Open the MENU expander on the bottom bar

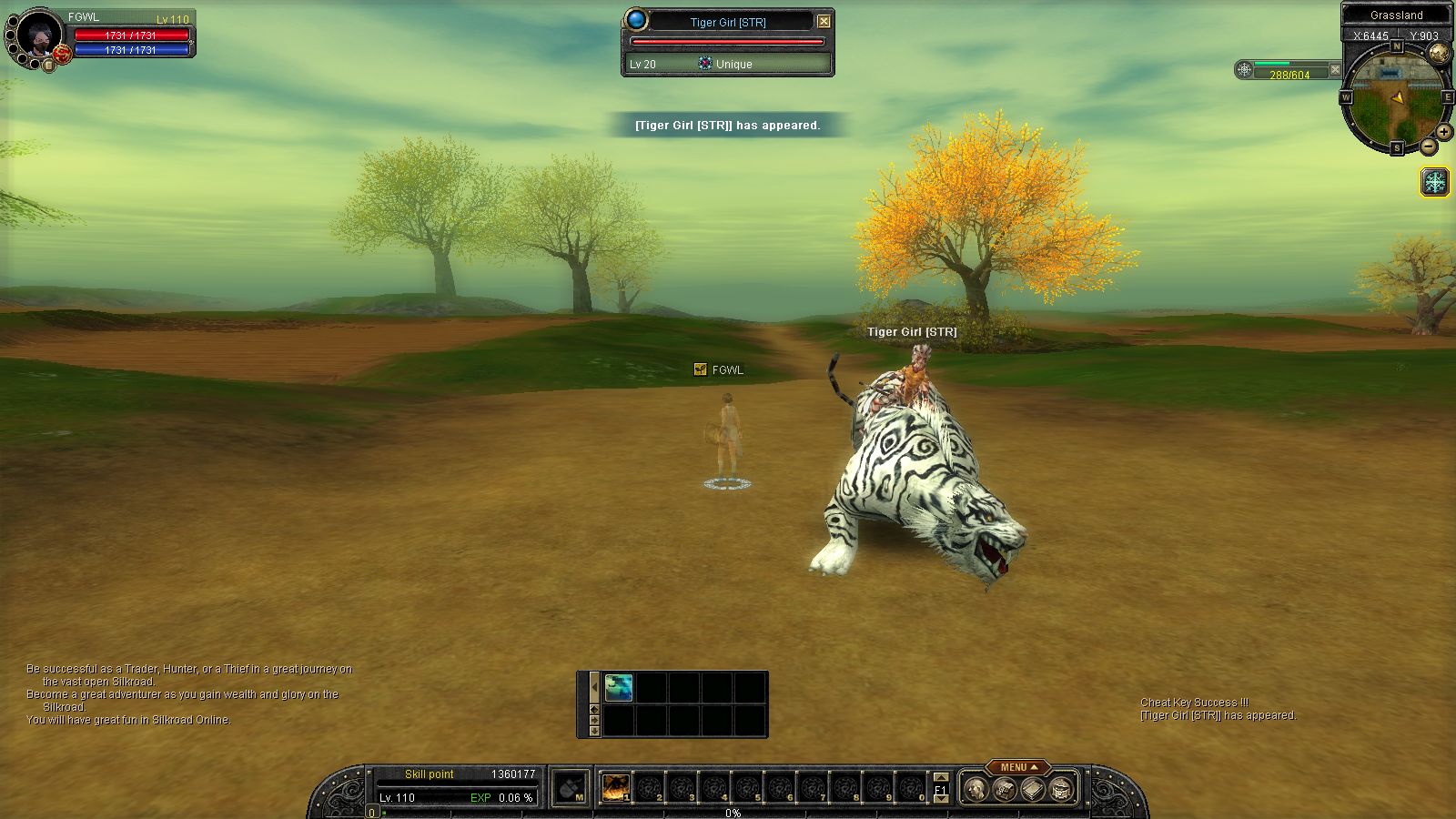click(1017, 767)
